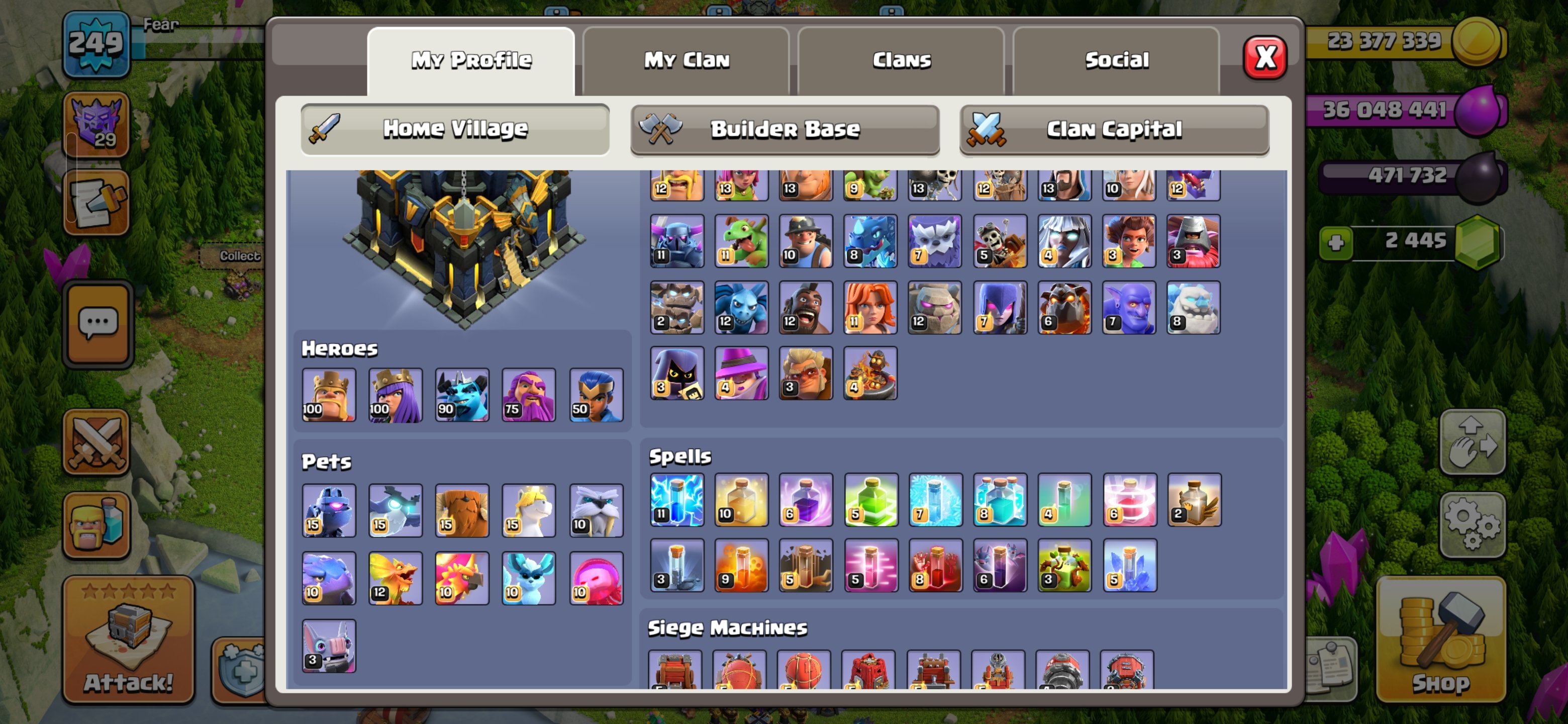
Task: Select the Barbarian King hero portrait
Action: [329, 395]
